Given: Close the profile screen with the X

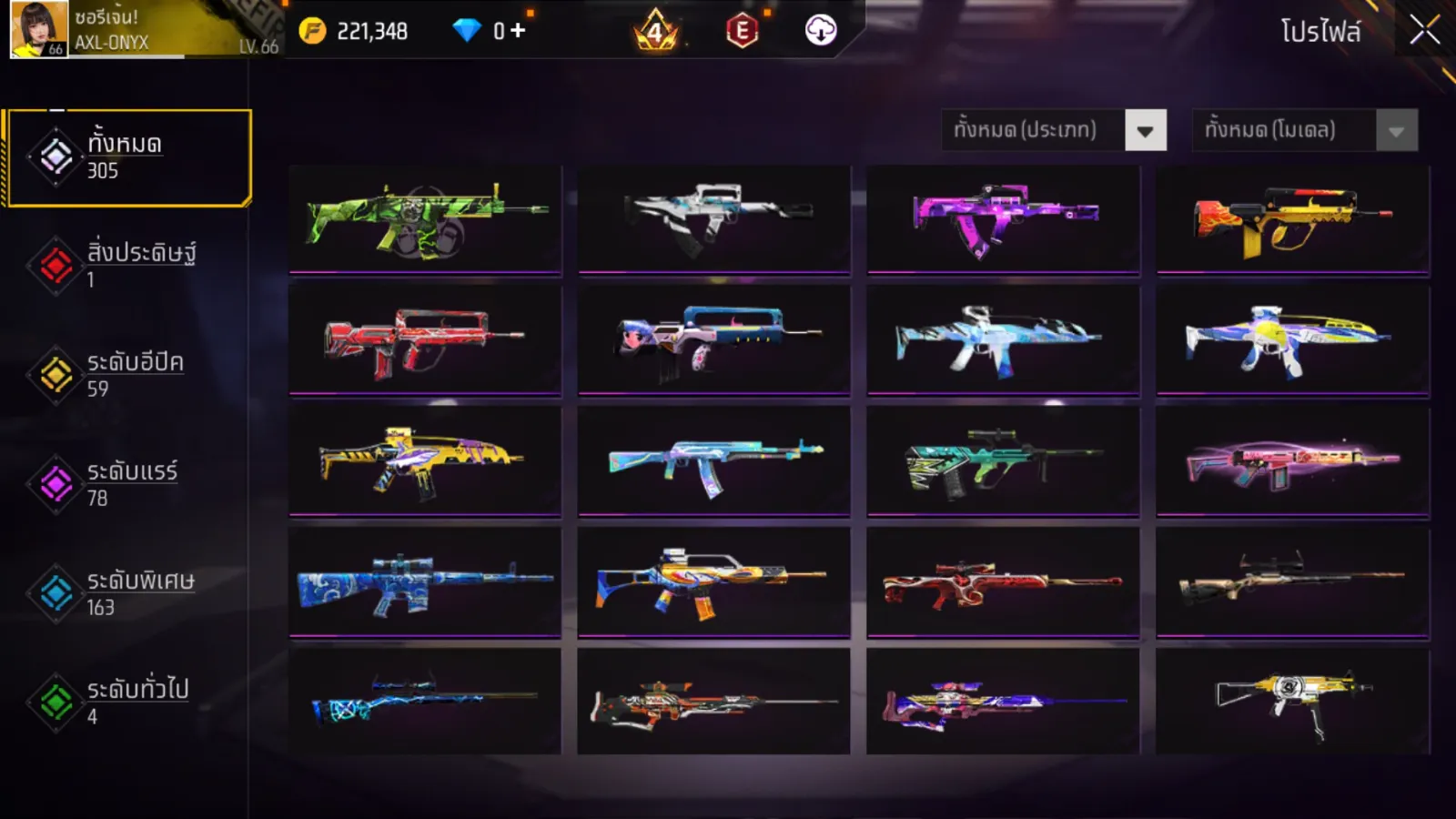Looking at the screenshot, I should (x=1424, y=31).
